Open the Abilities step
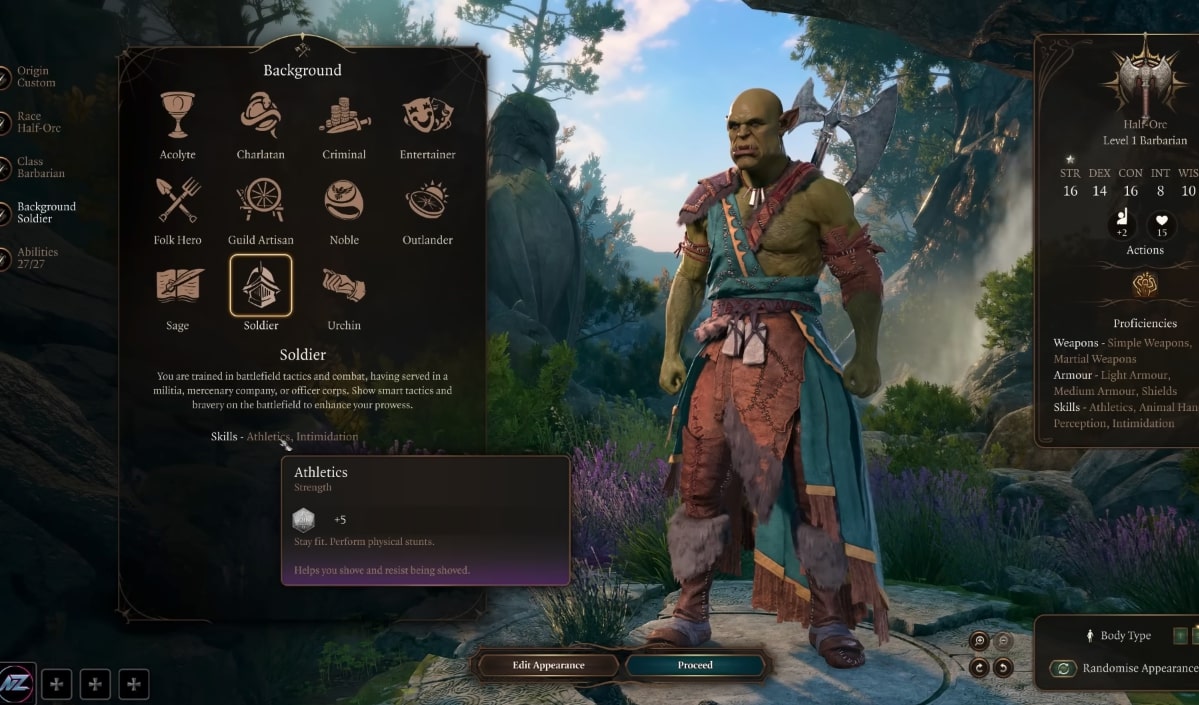 (x=37, y=258)
